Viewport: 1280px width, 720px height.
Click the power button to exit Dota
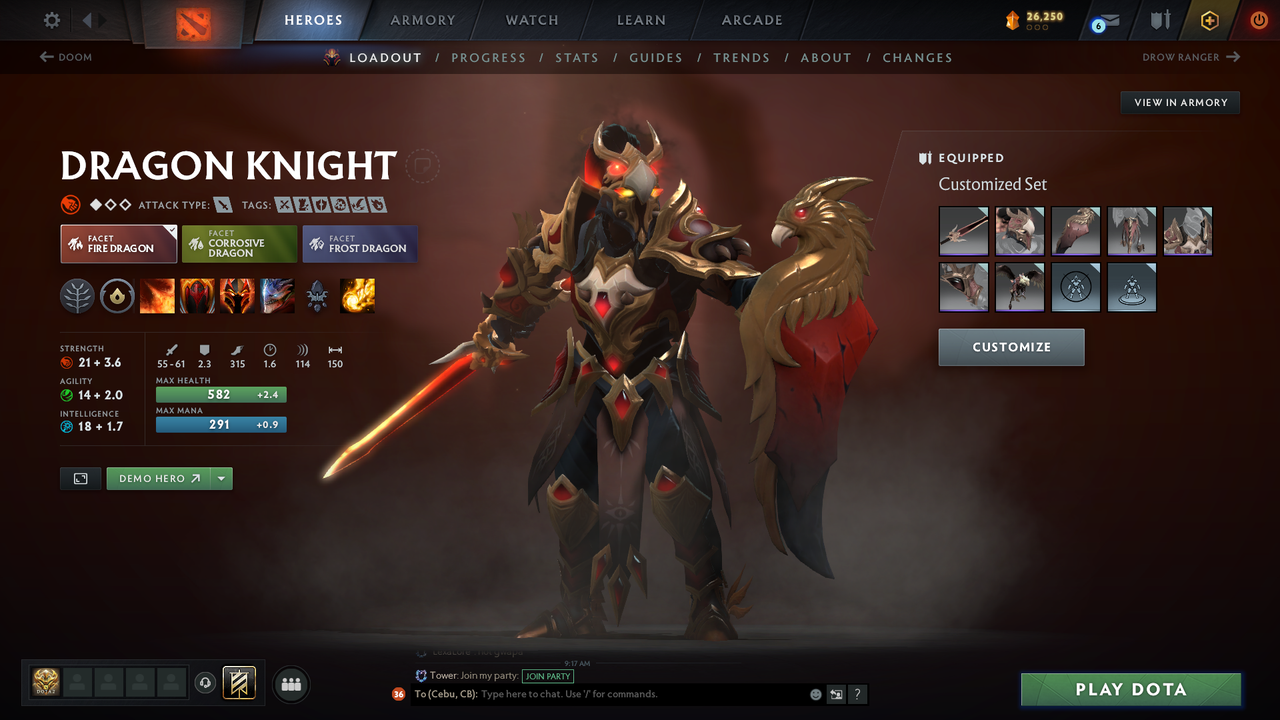pyautogui.click(x=1258, y=20)
